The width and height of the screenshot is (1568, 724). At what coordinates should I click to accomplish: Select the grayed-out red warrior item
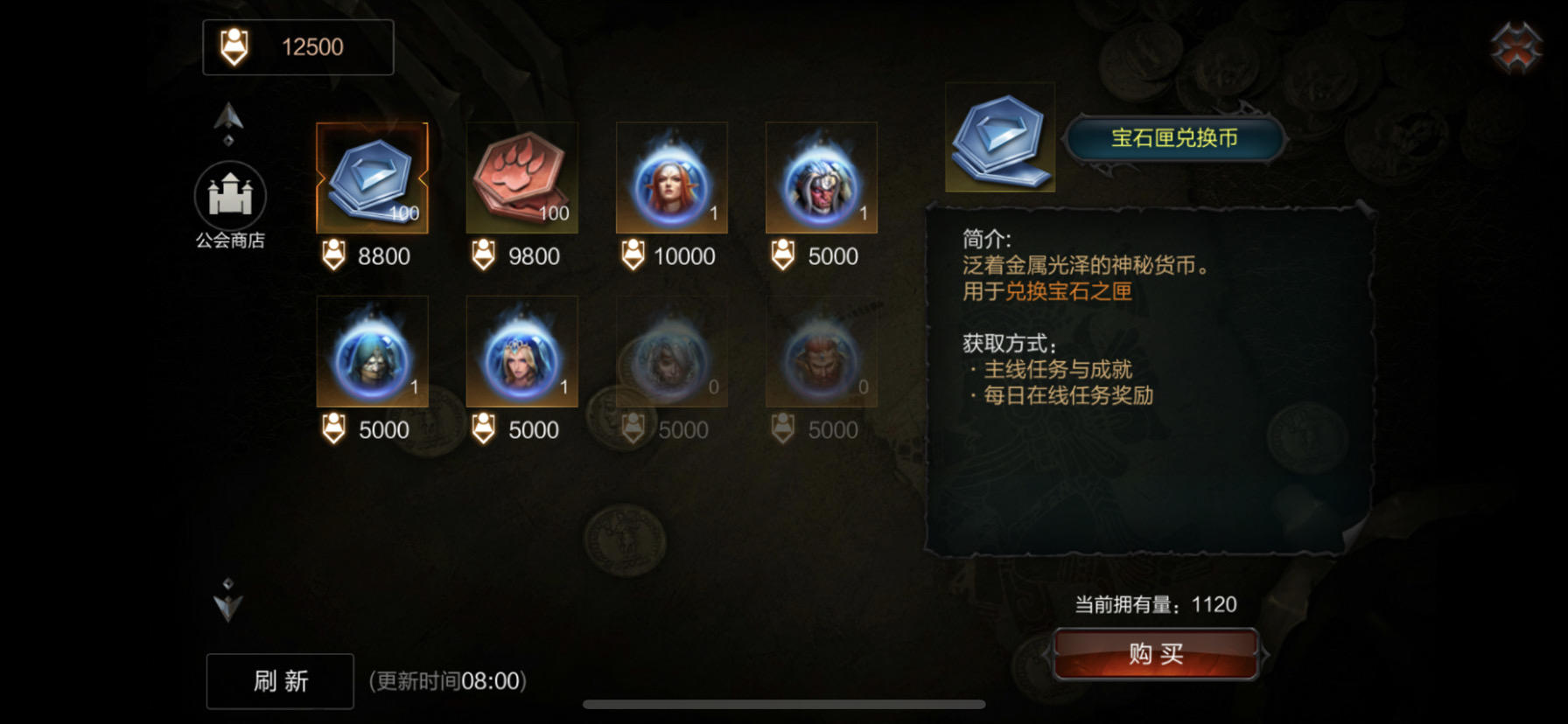pyautogui.click(x=821, y=351)
